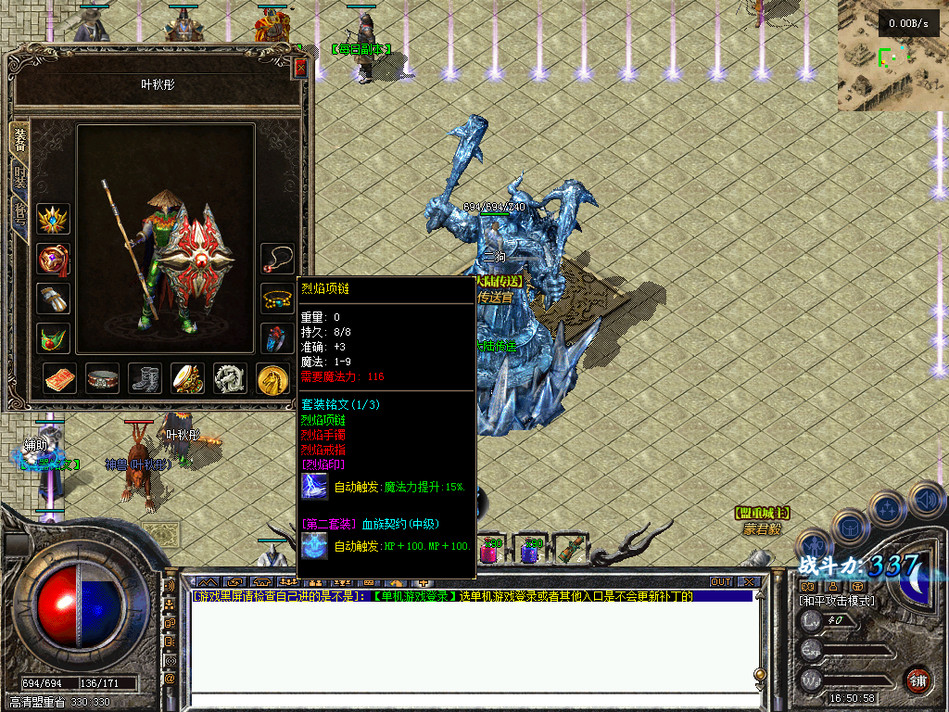Switch to the 时装 fashion tab

[x=20, y=180]
